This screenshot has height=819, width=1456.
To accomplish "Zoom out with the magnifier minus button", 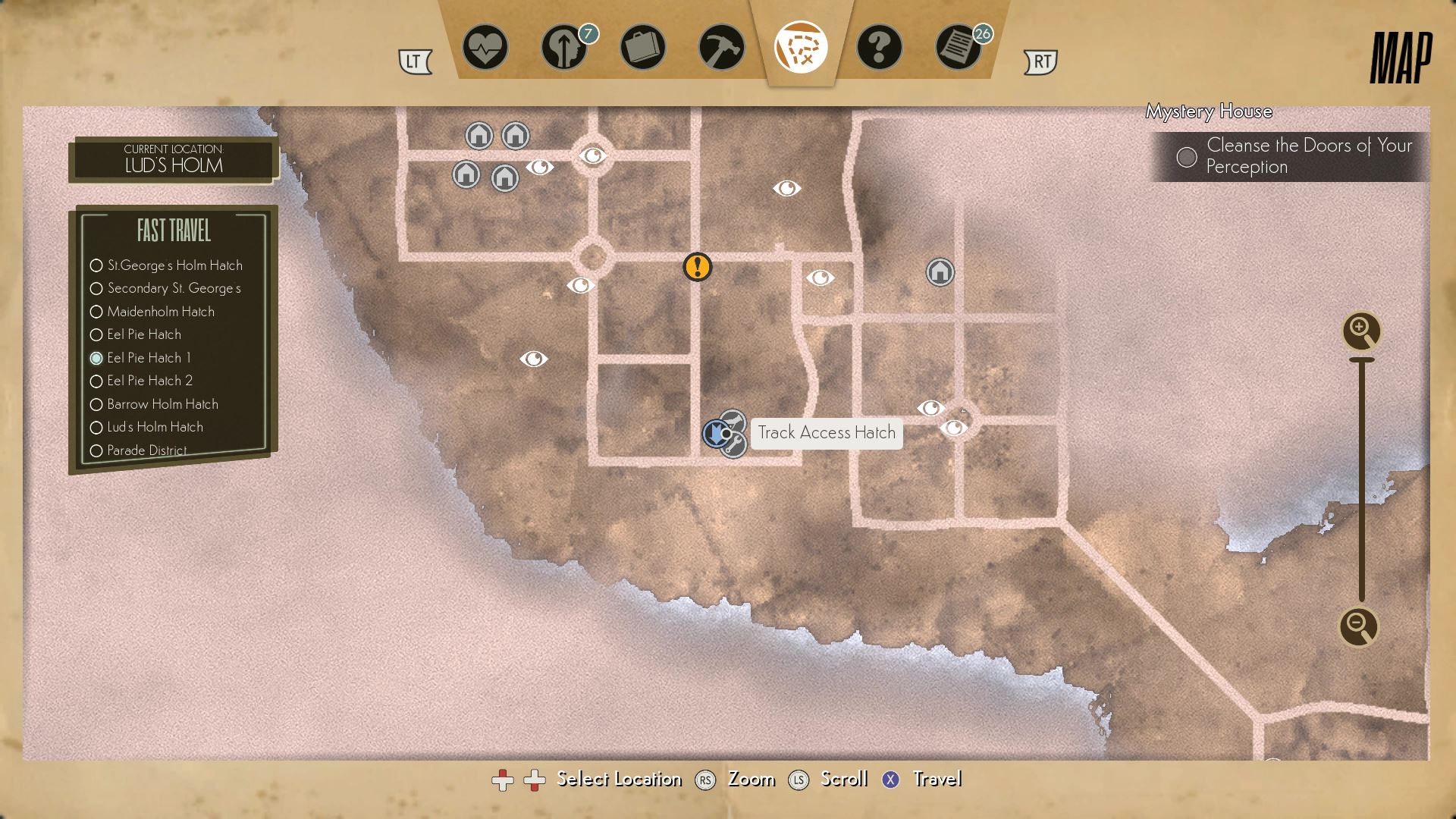I will click(x=1357, y=626).
